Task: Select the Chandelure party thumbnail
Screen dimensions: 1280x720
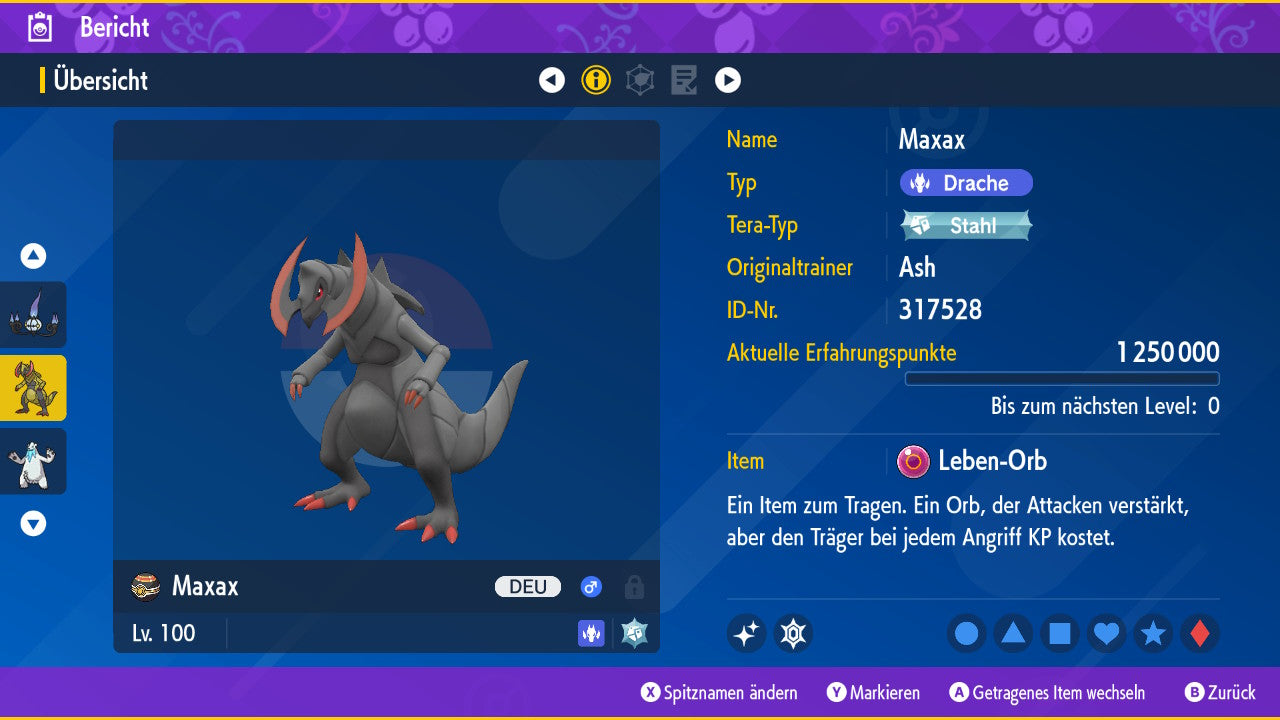Action: (33, 314)
